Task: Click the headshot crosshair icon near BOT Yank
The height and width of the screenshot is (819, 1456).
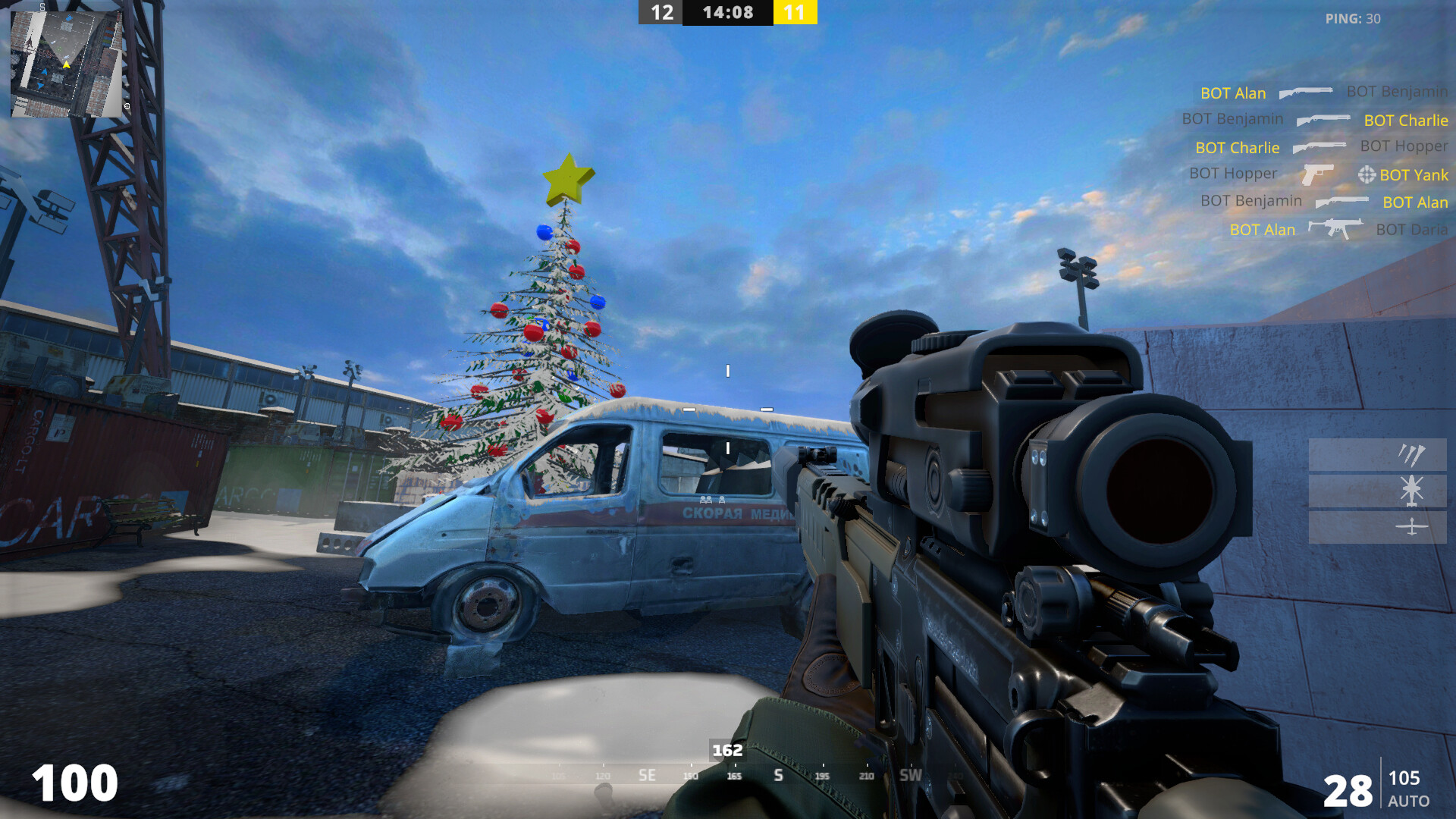Action: pos(1367,175)
